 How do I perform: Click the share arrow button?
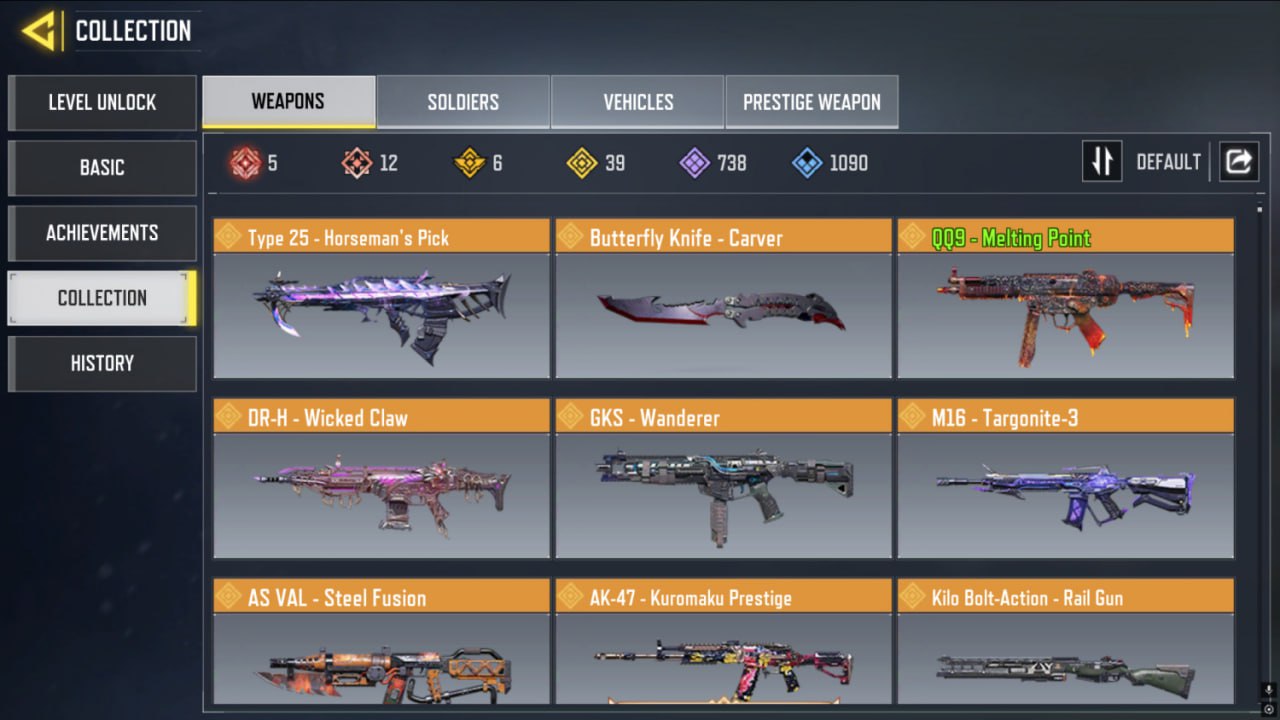[1238, 161]
